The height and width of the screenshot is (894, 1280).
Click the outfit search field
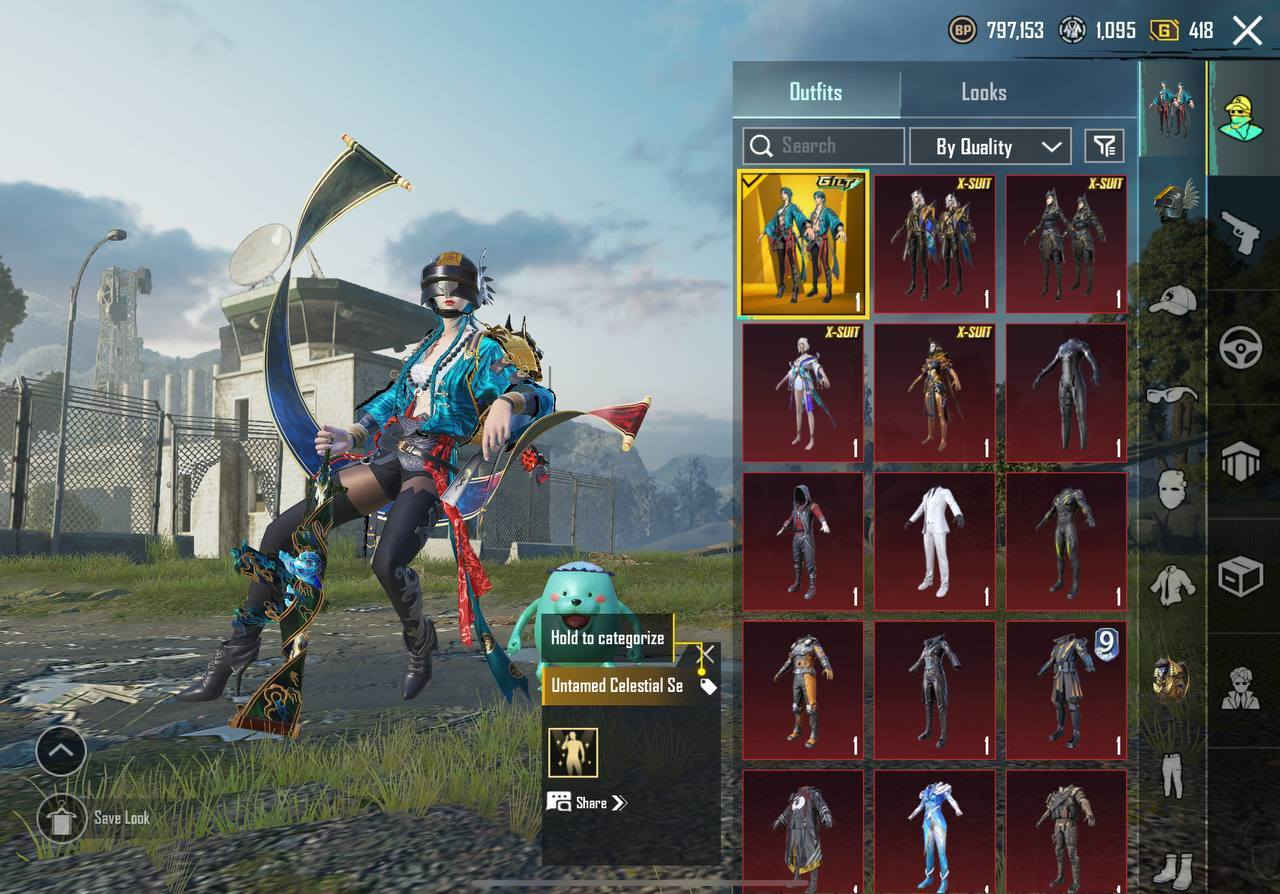(x=823, y=146)
